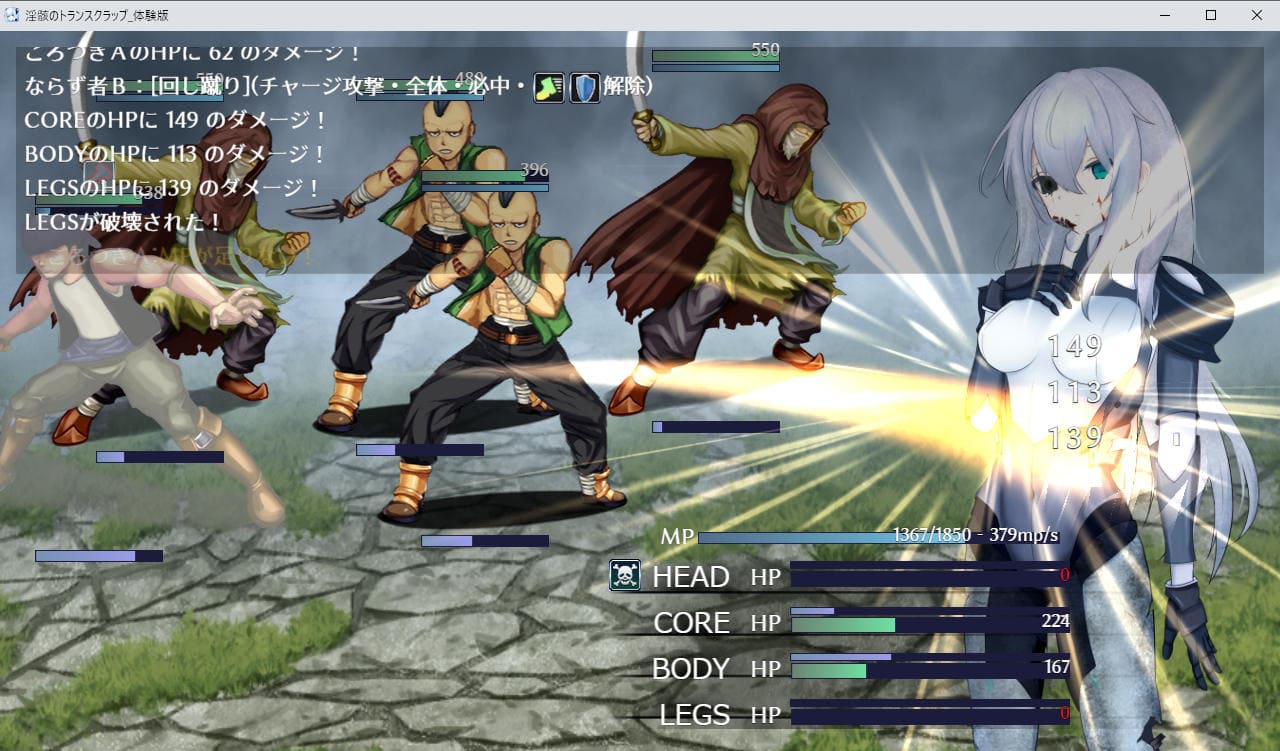Close the game window
The height and width of the screenshot is (751, 1280).
[1256, 15]
